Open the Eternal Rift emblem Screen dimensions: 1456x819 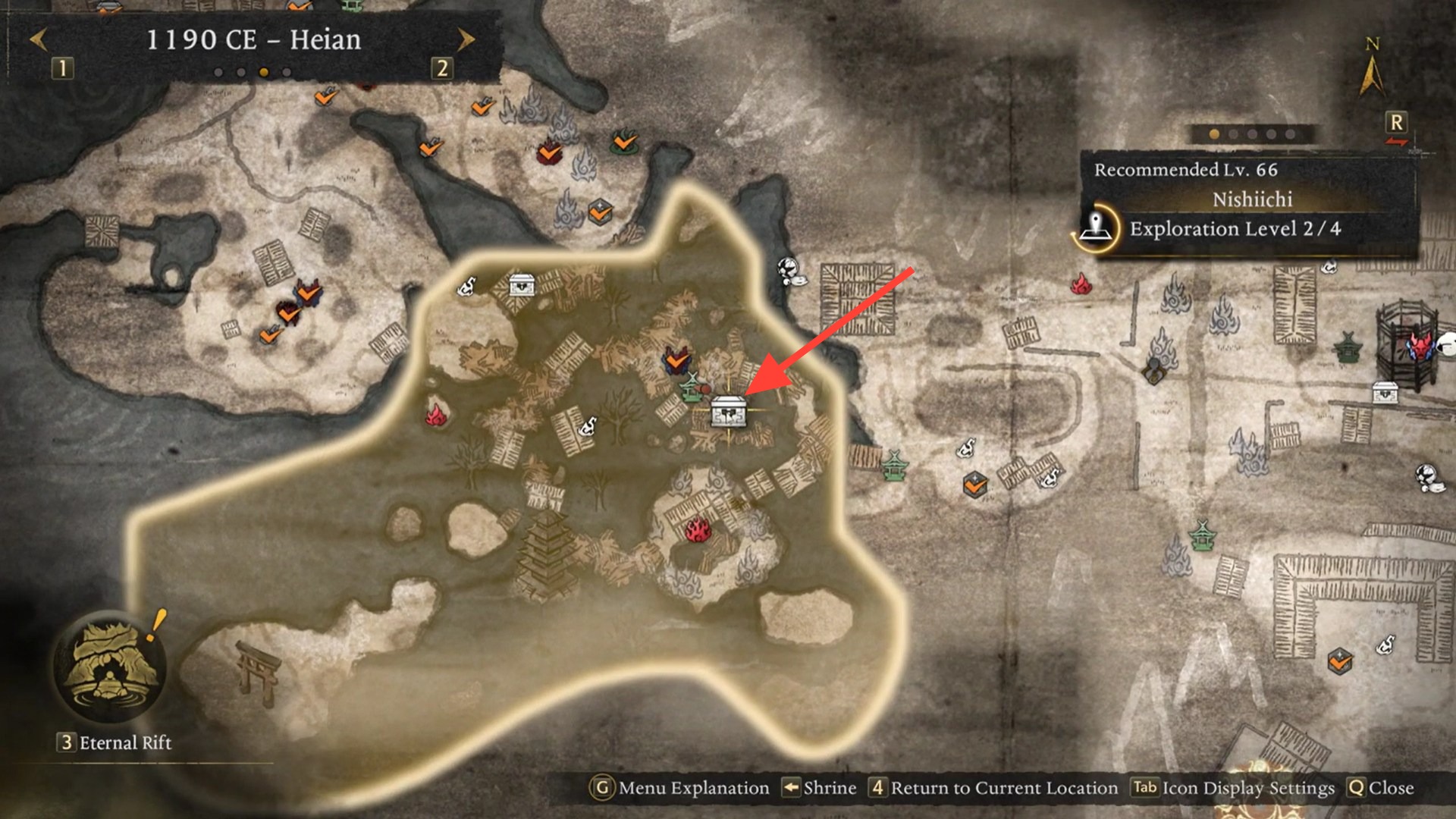(111, 667)
